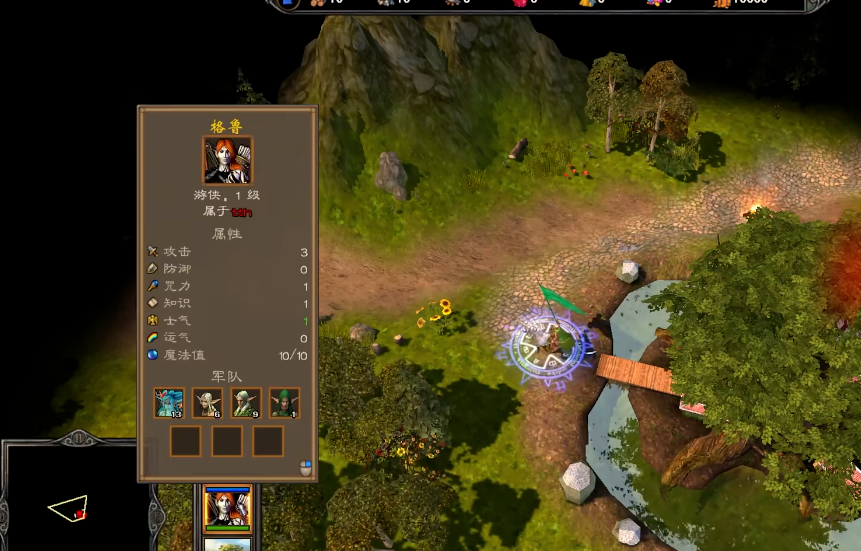This screenshot has width=861, height=551.
Task: Select the red-haired hero portrait in the hero list
Action: [x=228, y=508]
